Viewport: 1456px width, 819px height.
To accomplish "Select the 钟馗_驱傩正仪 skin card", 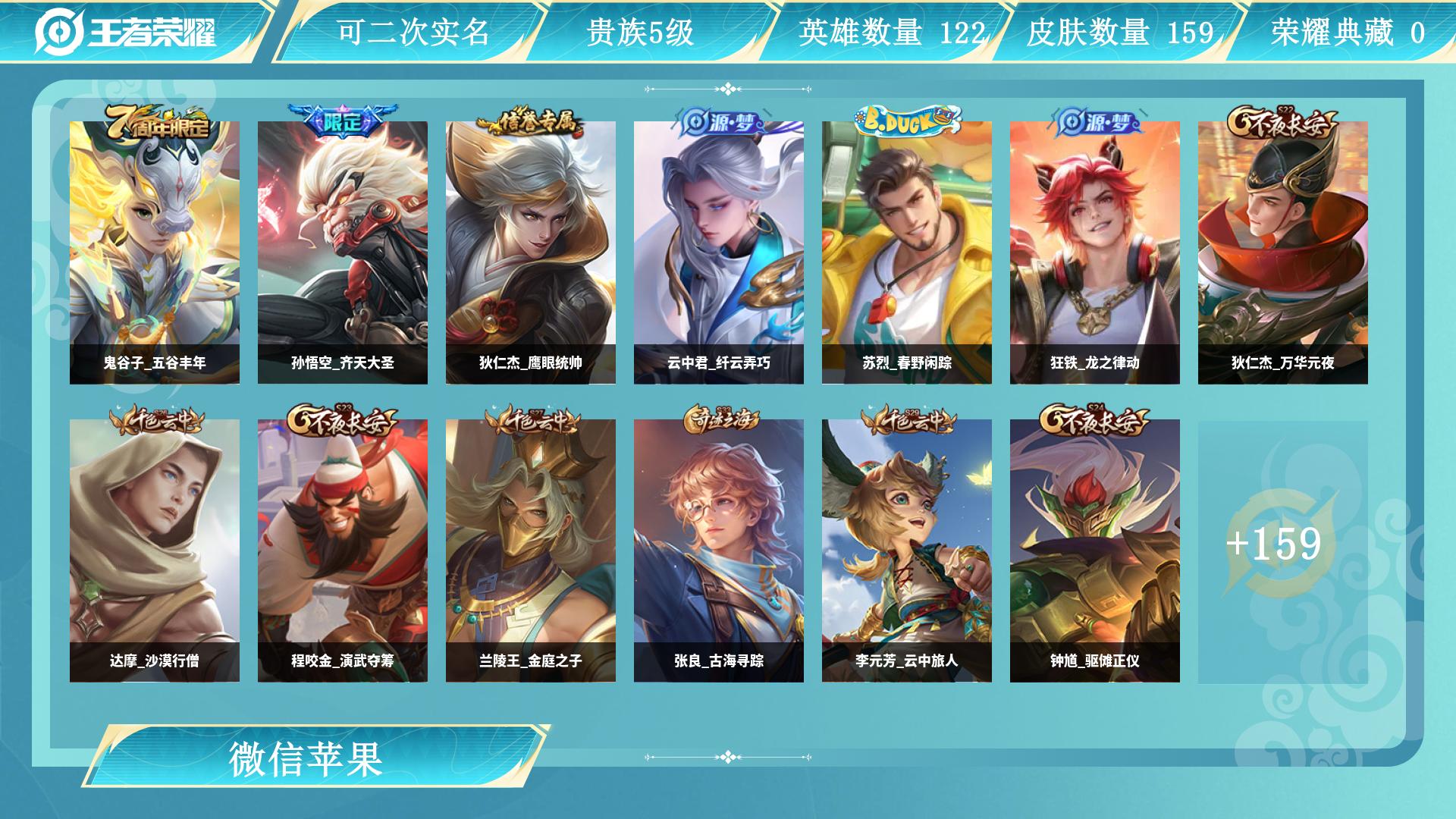I will pyautogui.click(x=1095, y=551).
